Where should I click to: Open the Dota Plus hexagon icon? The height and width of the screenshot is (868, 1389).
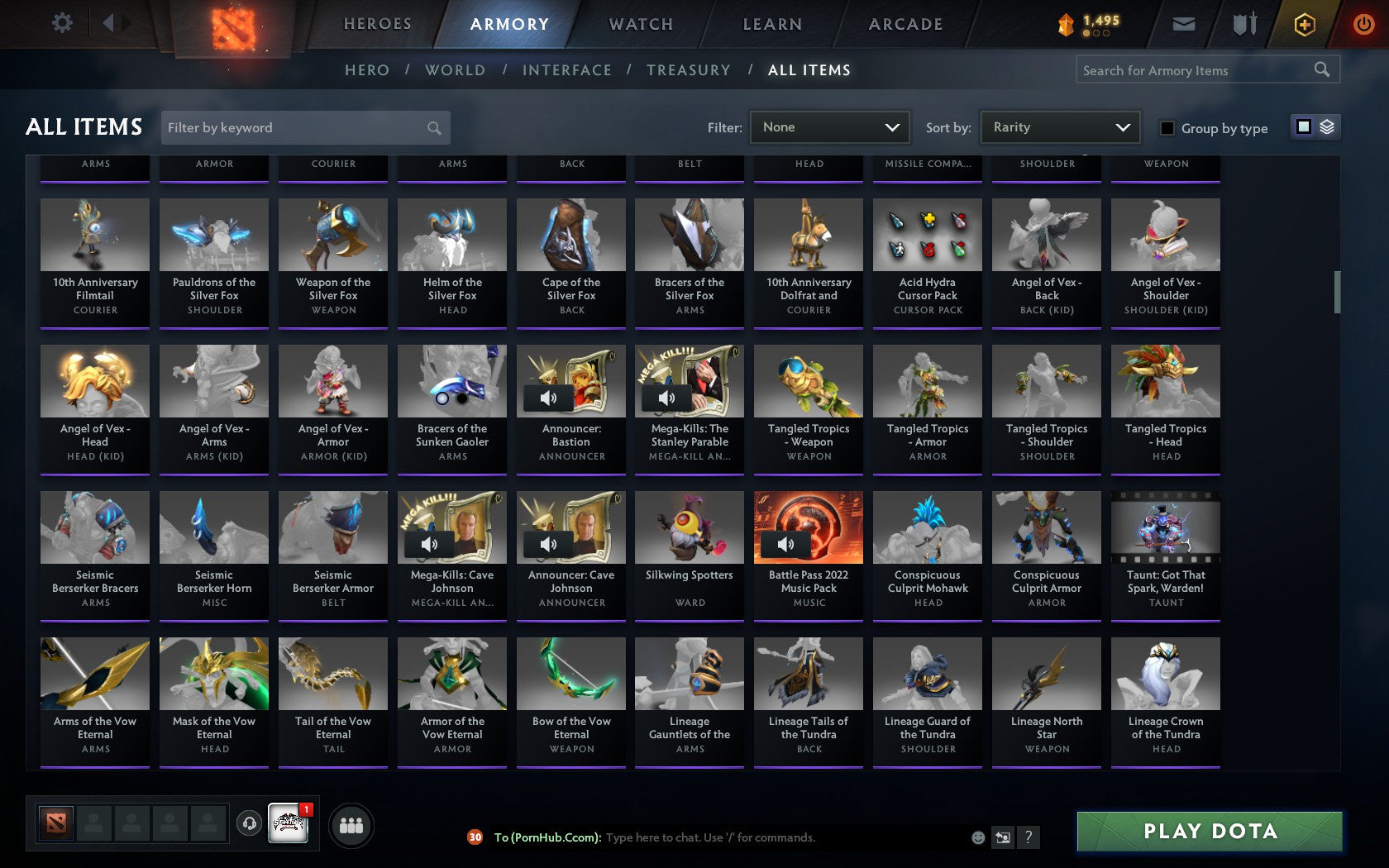tap(1305, 24)
